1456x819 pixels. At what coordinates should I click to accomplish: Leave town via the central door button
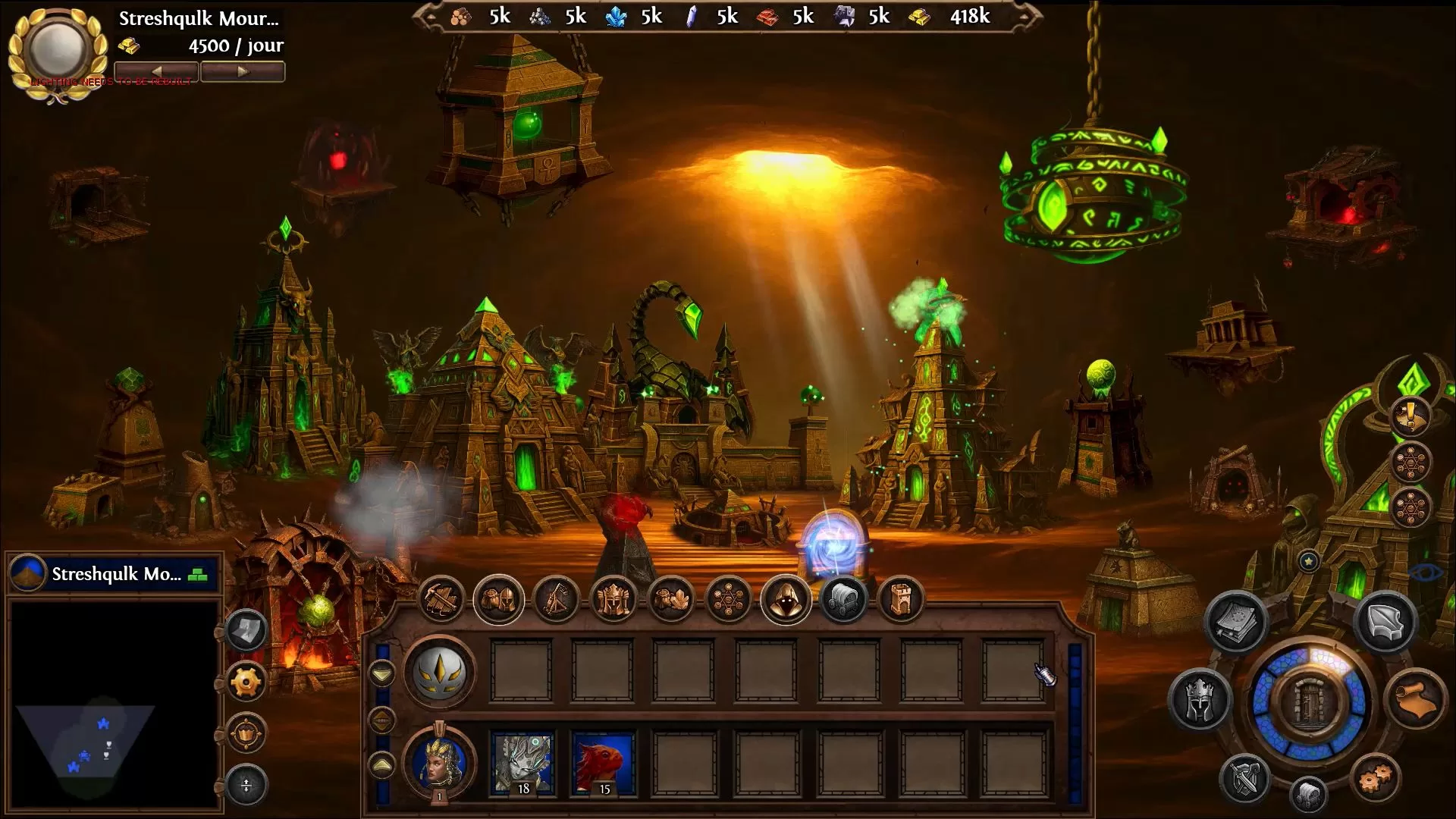[x=1309, y=702]
